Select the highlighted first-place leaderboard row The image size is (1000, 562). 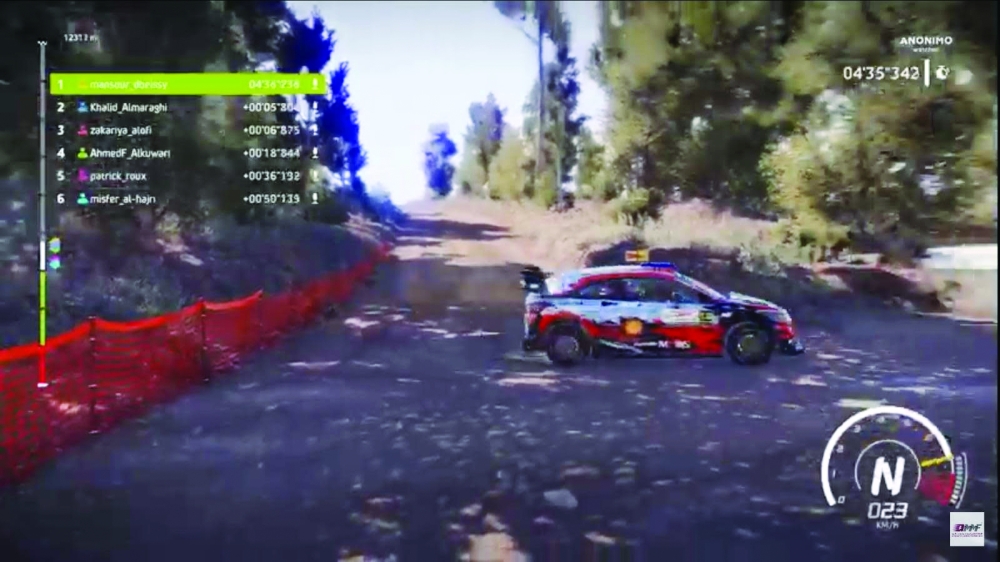[x=189, y=84]
